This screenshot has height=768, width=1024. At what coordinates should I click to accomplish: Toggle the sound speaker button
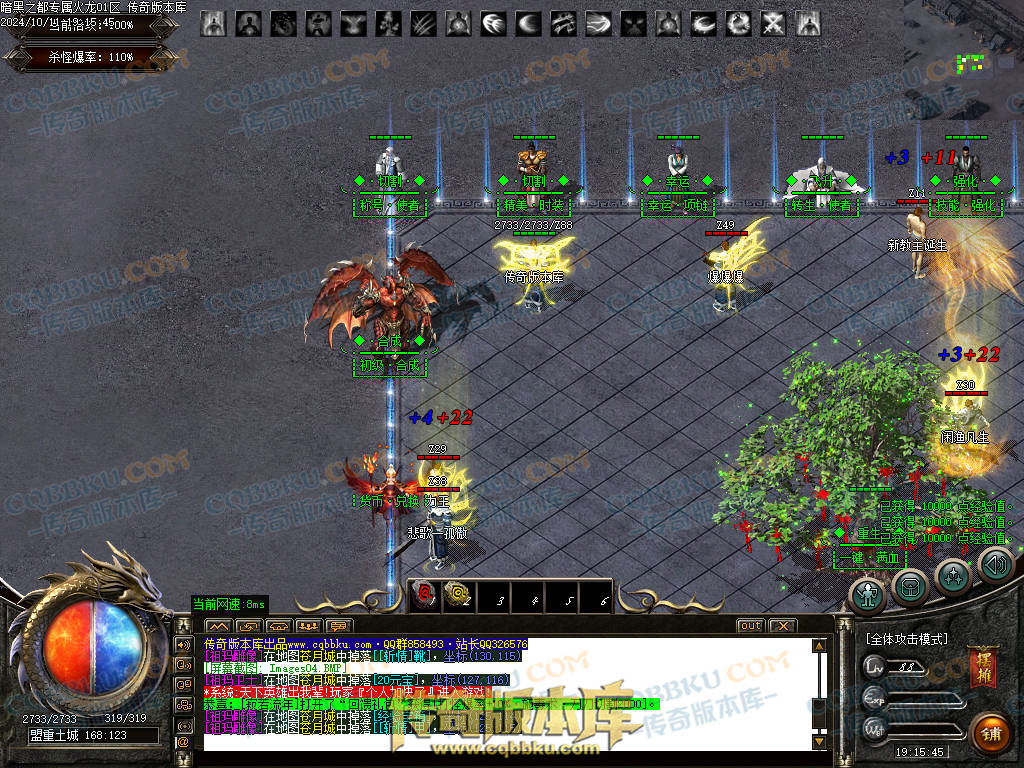point(994,567)
